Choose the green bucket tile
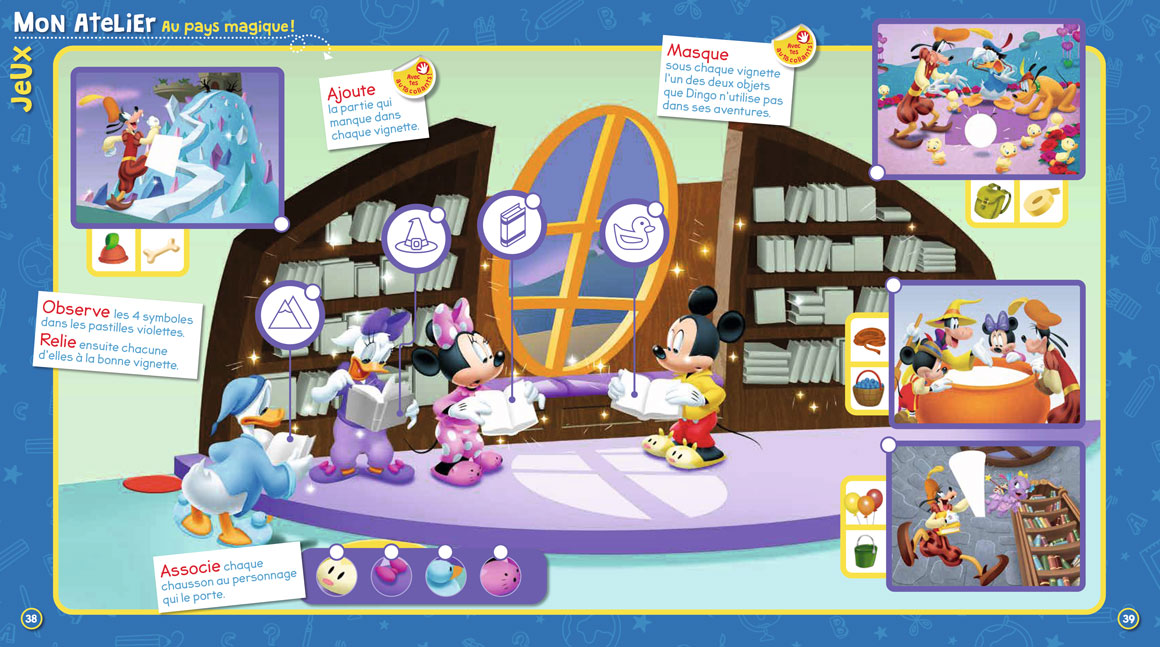The height and width of the screenshot is (647, 1160). 864,551
